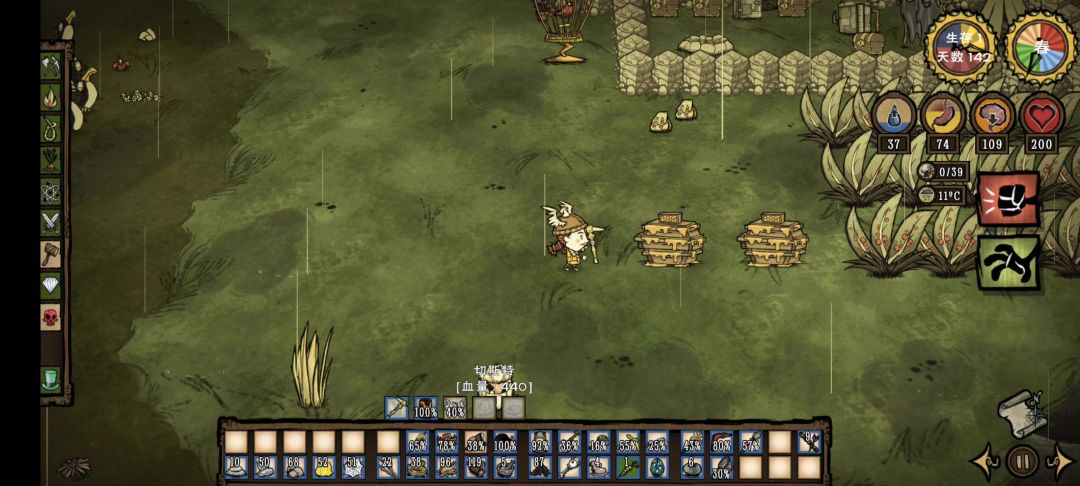Open the map scroll
Screen dimensions: 1080x486
(x=1022, y=413)
